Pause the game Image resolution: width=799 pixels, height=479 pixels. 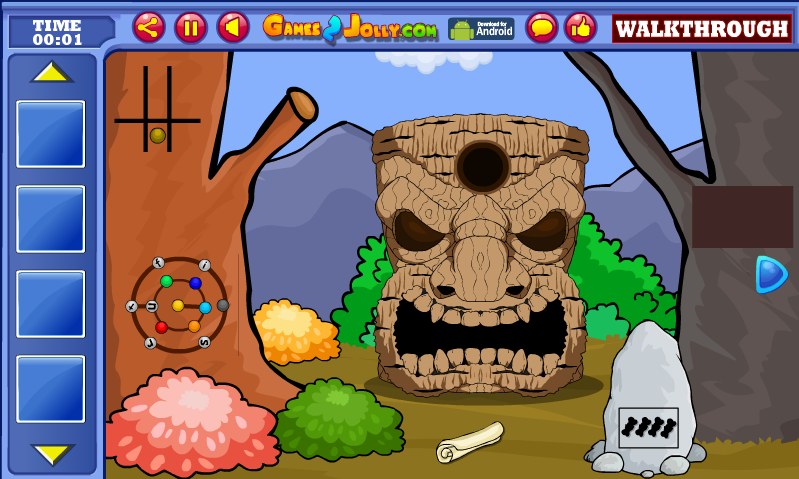coord(191,27)
